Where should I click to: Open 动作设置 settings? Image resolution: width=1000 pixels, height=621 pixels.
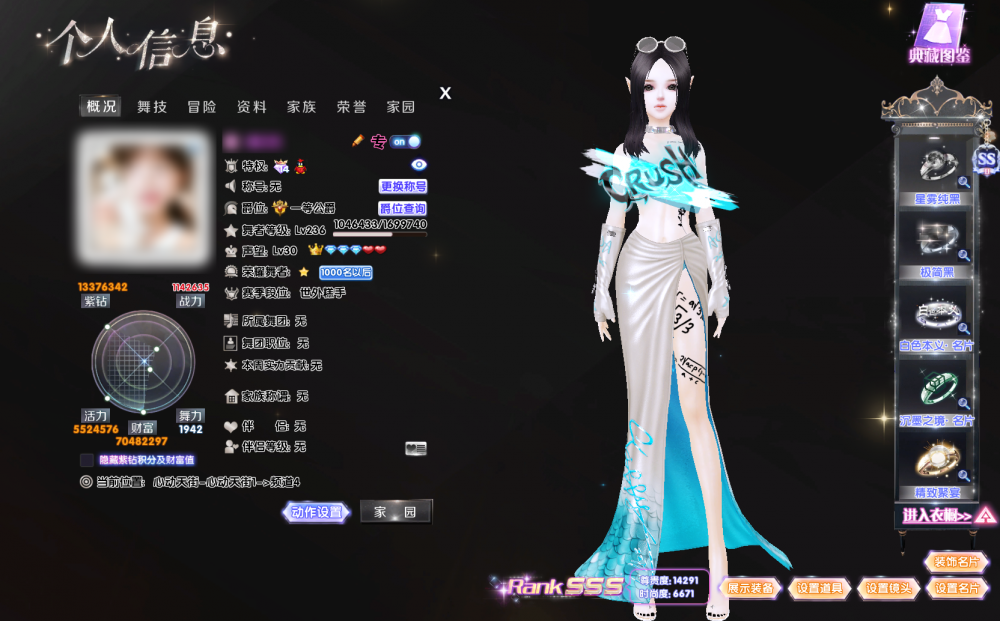point(317,512)
